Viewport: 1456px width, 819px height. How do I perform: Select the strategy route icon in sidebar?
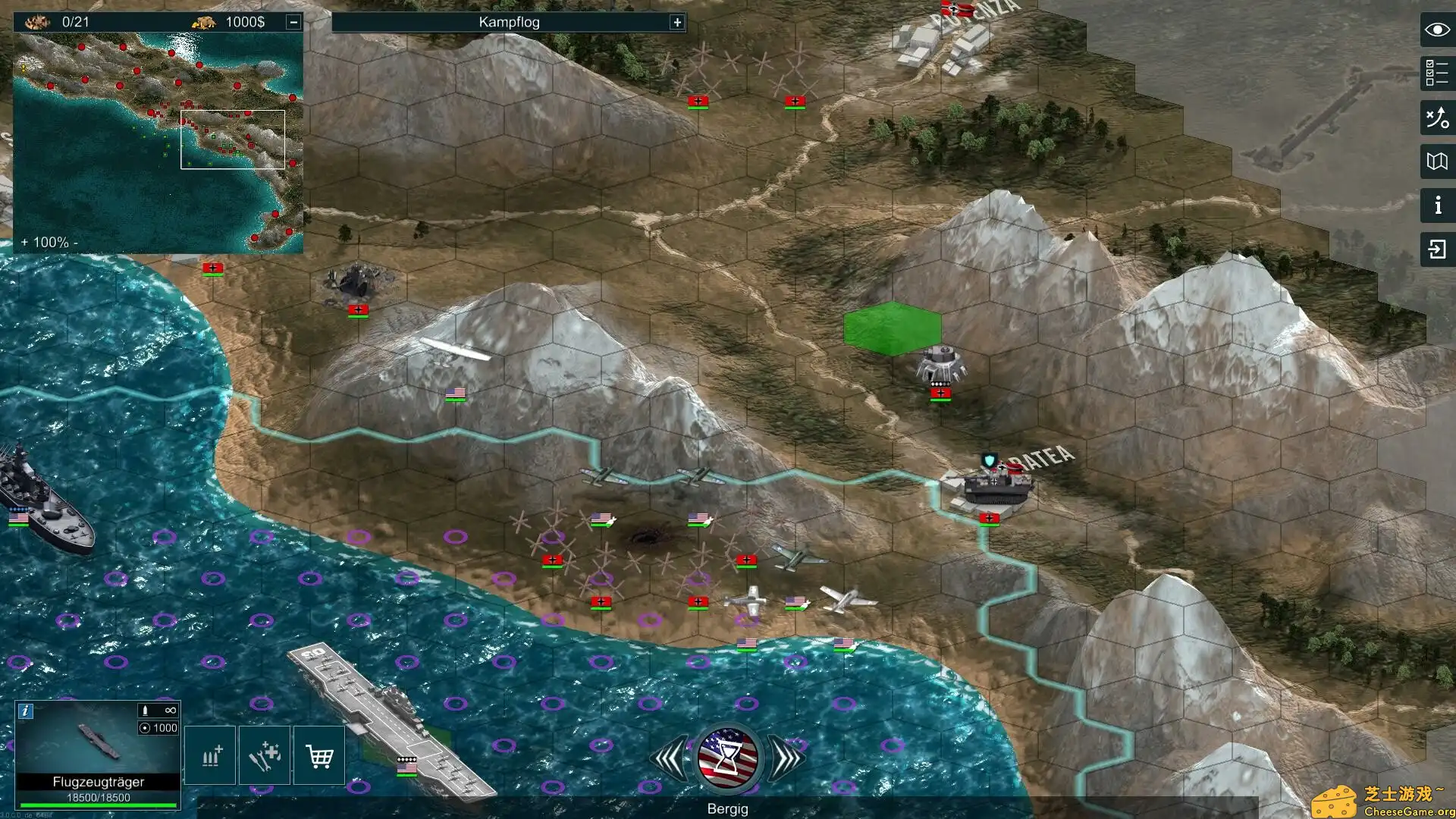[x=1436, y=118]
